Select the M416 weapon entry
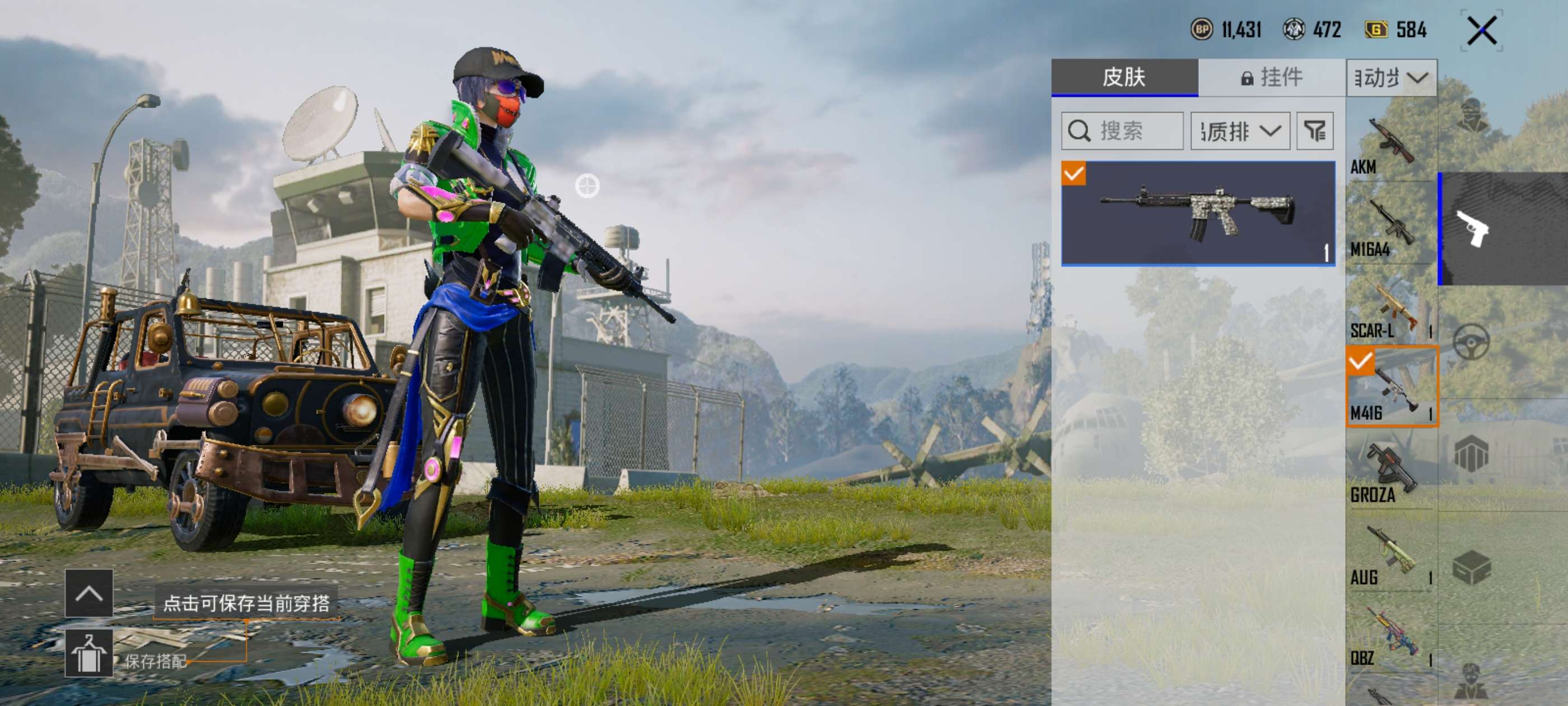 click(1392, 387)
